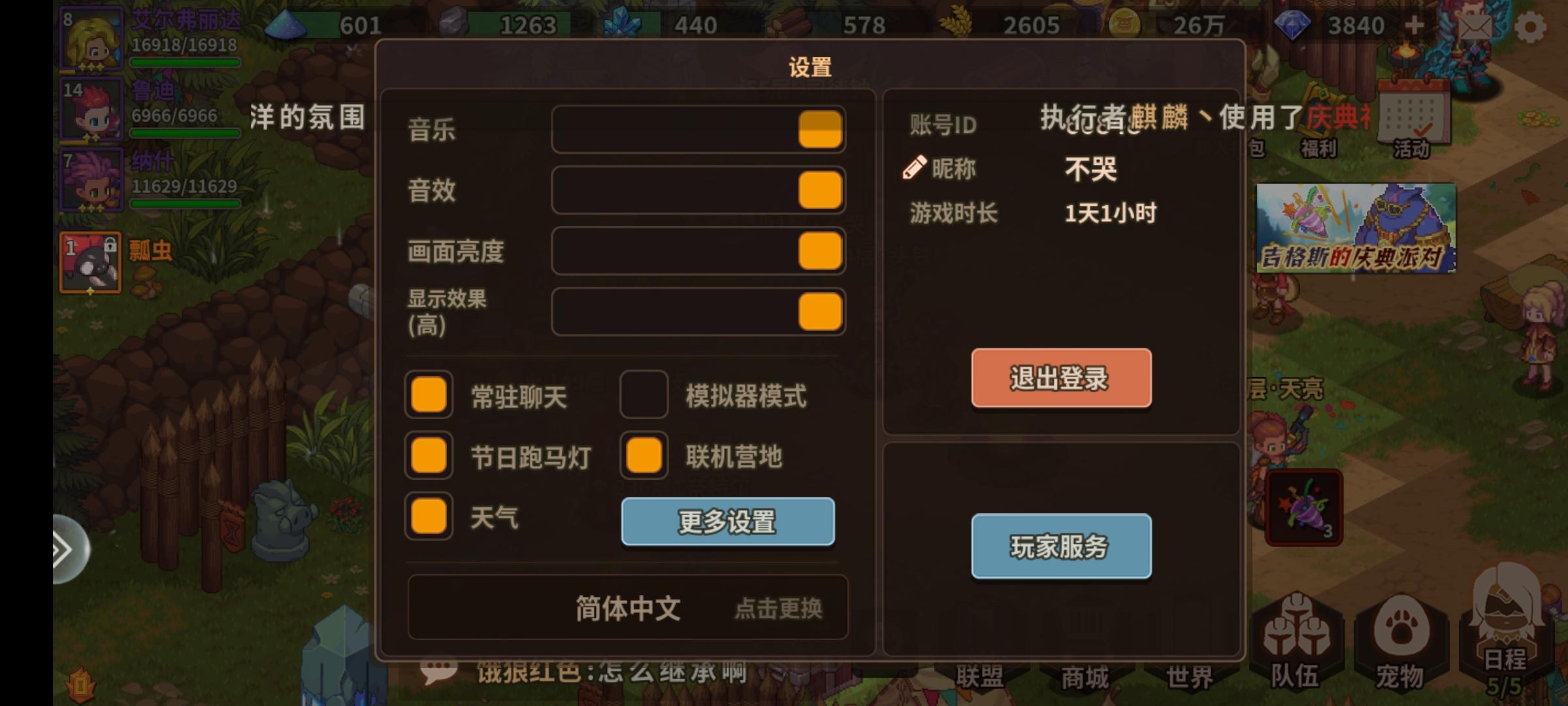
Task: Turn off the 天气 weather checkbox
Action: click(428, 518)
